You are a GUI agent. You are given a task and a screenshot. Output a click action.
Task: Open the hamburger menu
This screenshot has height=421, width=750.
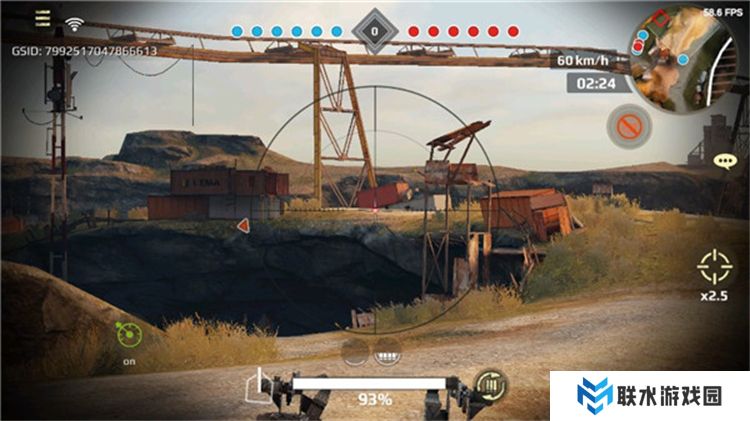[x=42, y=19]
